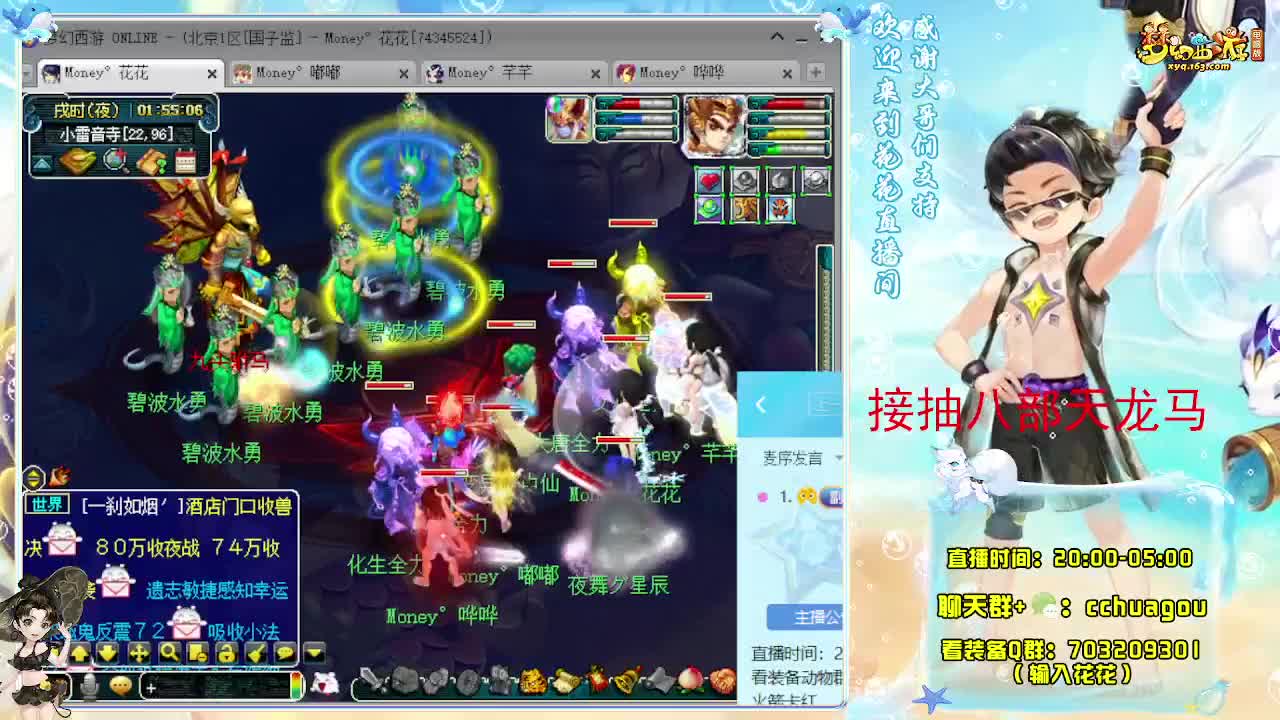Expand the 麦序发言 dropdown arrow
The image size is (1280, 720).
pyautogui.click(x=836, y=456)
